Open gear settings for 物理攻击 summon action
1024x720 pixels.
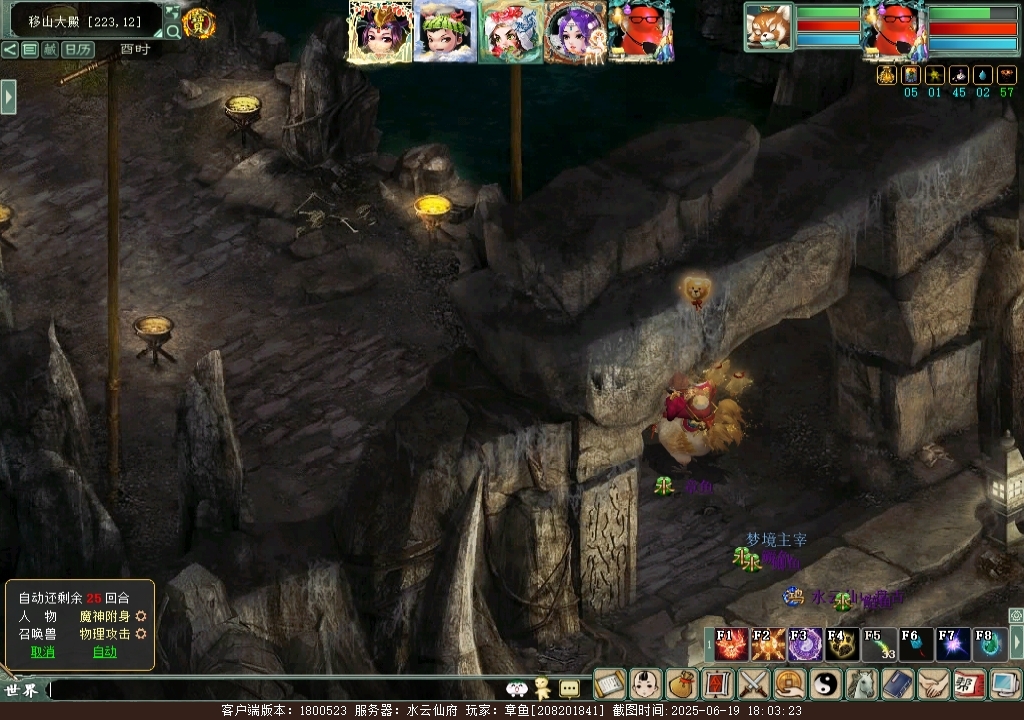141,634
